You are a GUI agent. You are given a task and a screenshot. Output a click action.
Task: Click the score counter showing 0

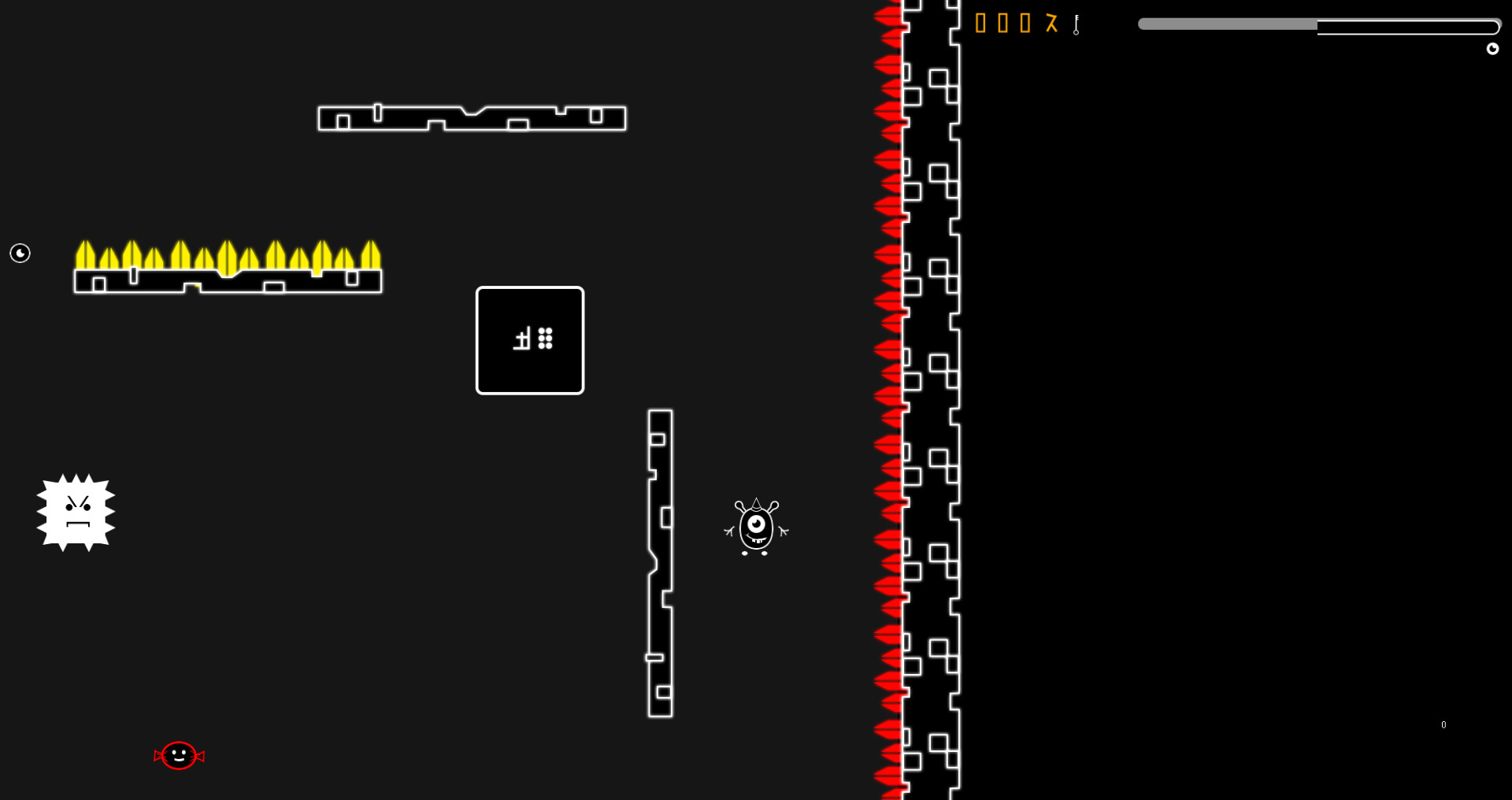[x=1443, y=724]
